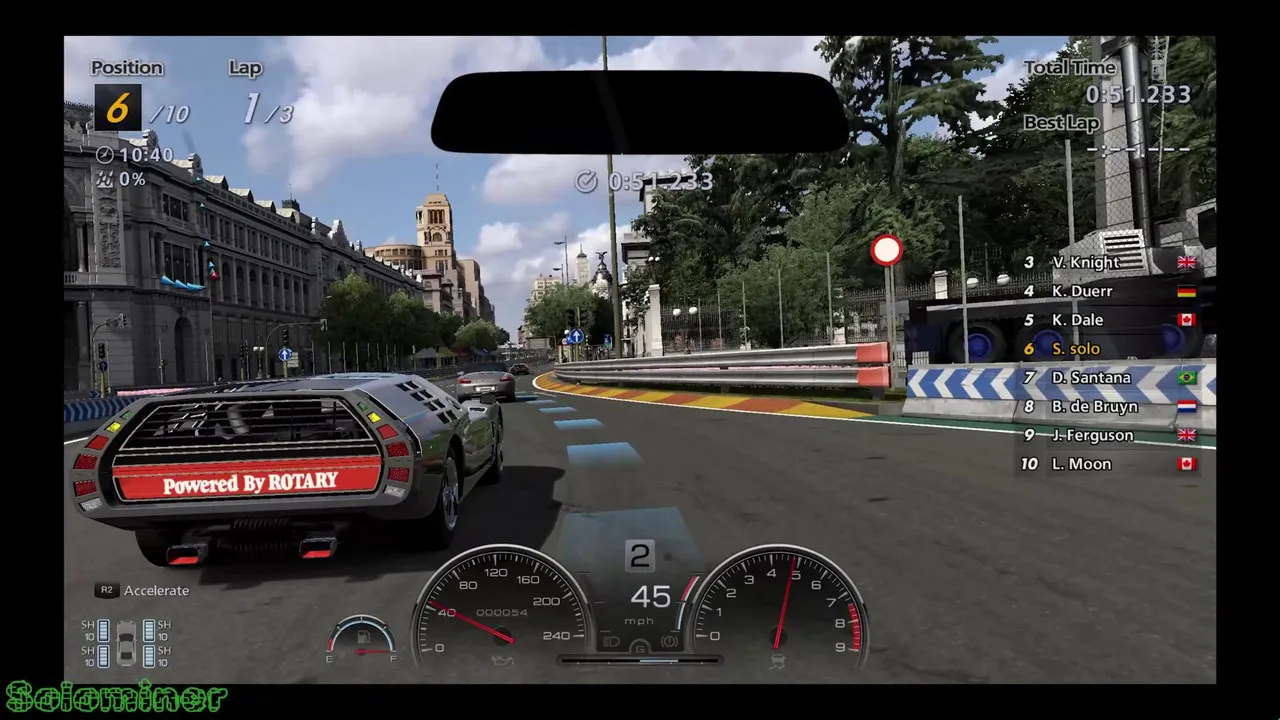Select the highlighted S. solo row
The image size is (1280, 720).
tap(1108, 349)
